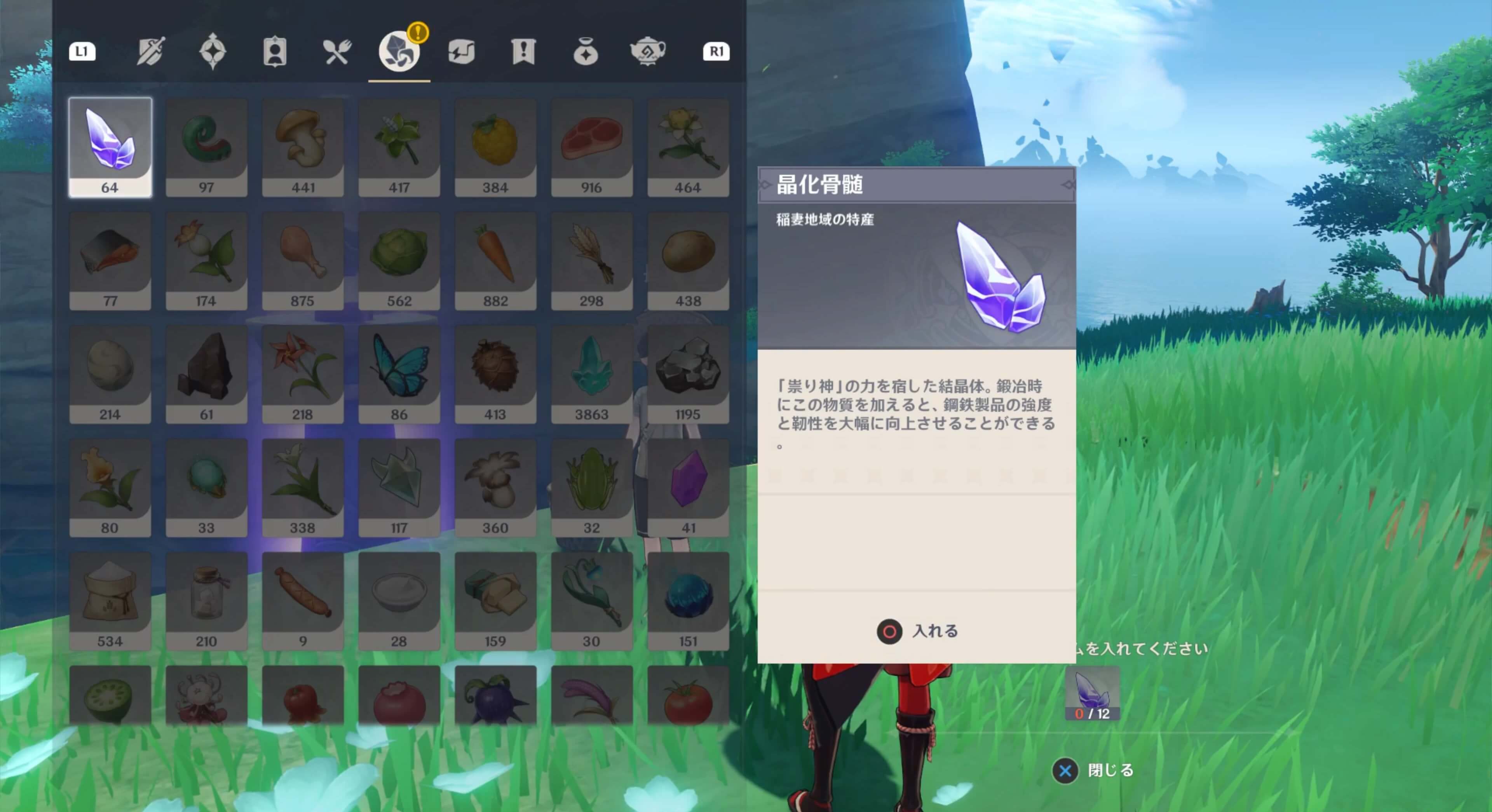The image size is (1492, 812).
Task: Open the Precious Items pouch tab
Action: coord(586,52)
